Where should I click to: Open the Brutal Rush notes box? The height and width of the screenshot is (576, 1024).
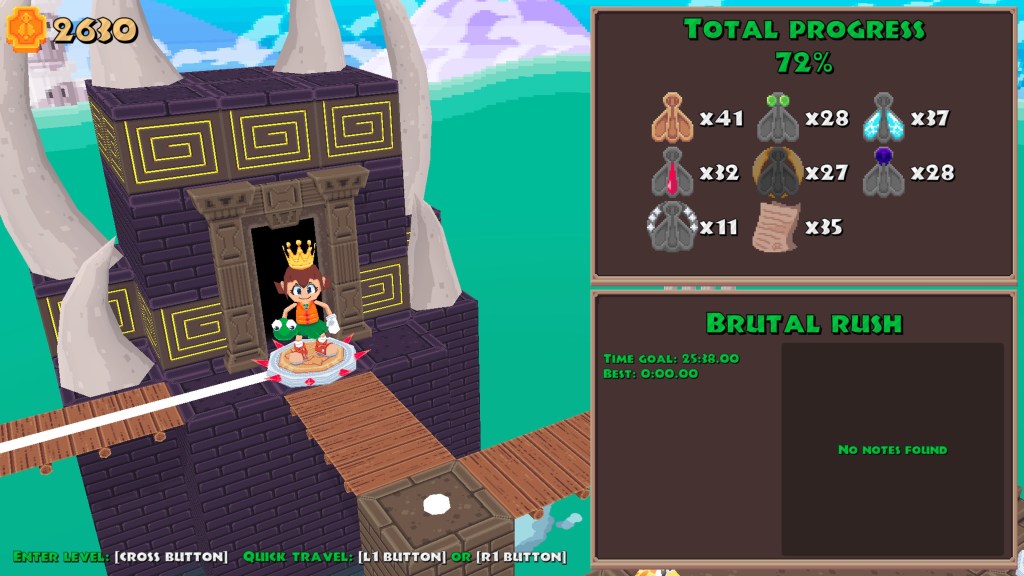coord(892,449)
